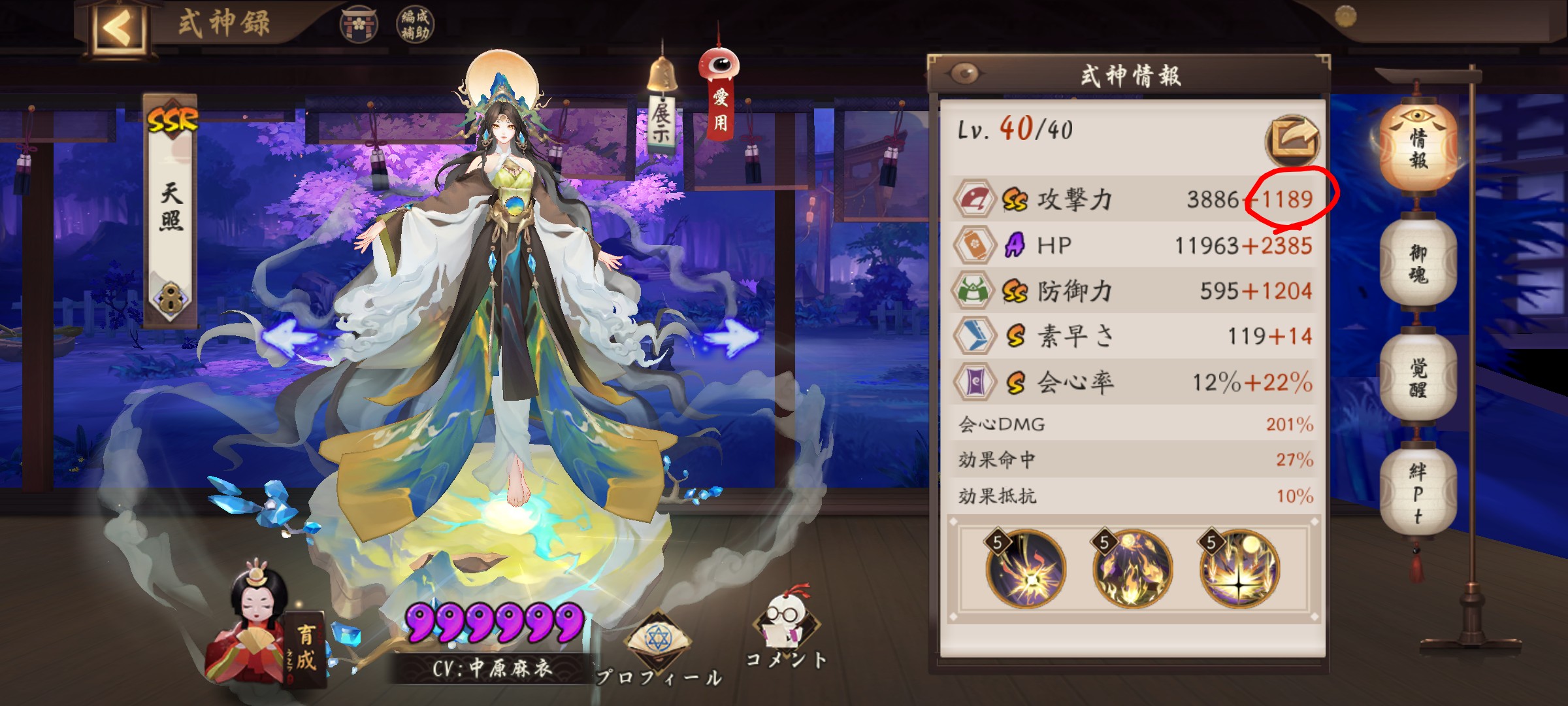
Task: Go back using the arrow button
Action: point(118,27)
